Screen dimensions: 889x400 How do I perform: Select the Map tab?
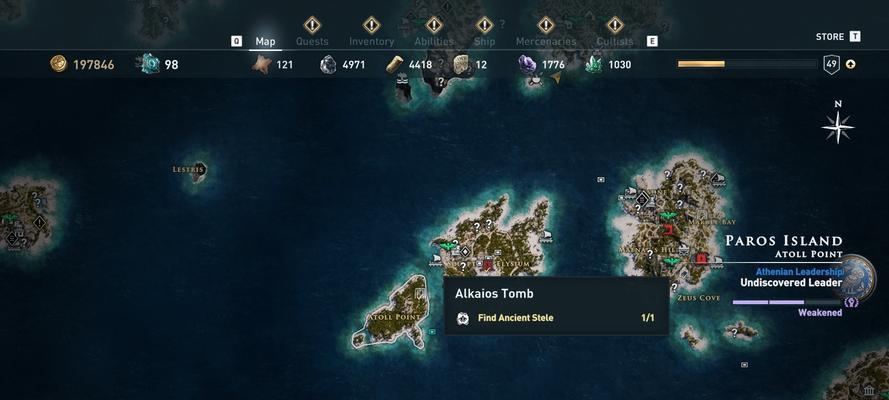(x=265, y=41)
